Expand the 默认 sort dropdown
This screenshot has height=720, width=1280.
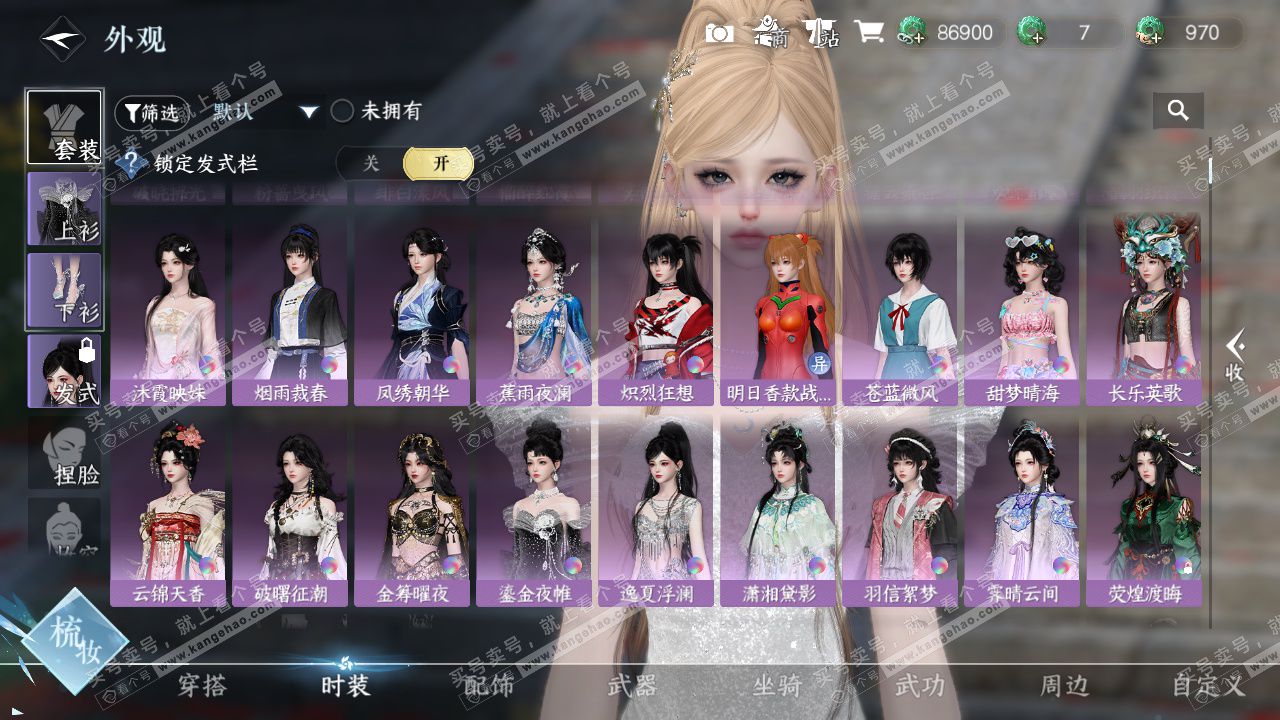pos(309,112)
